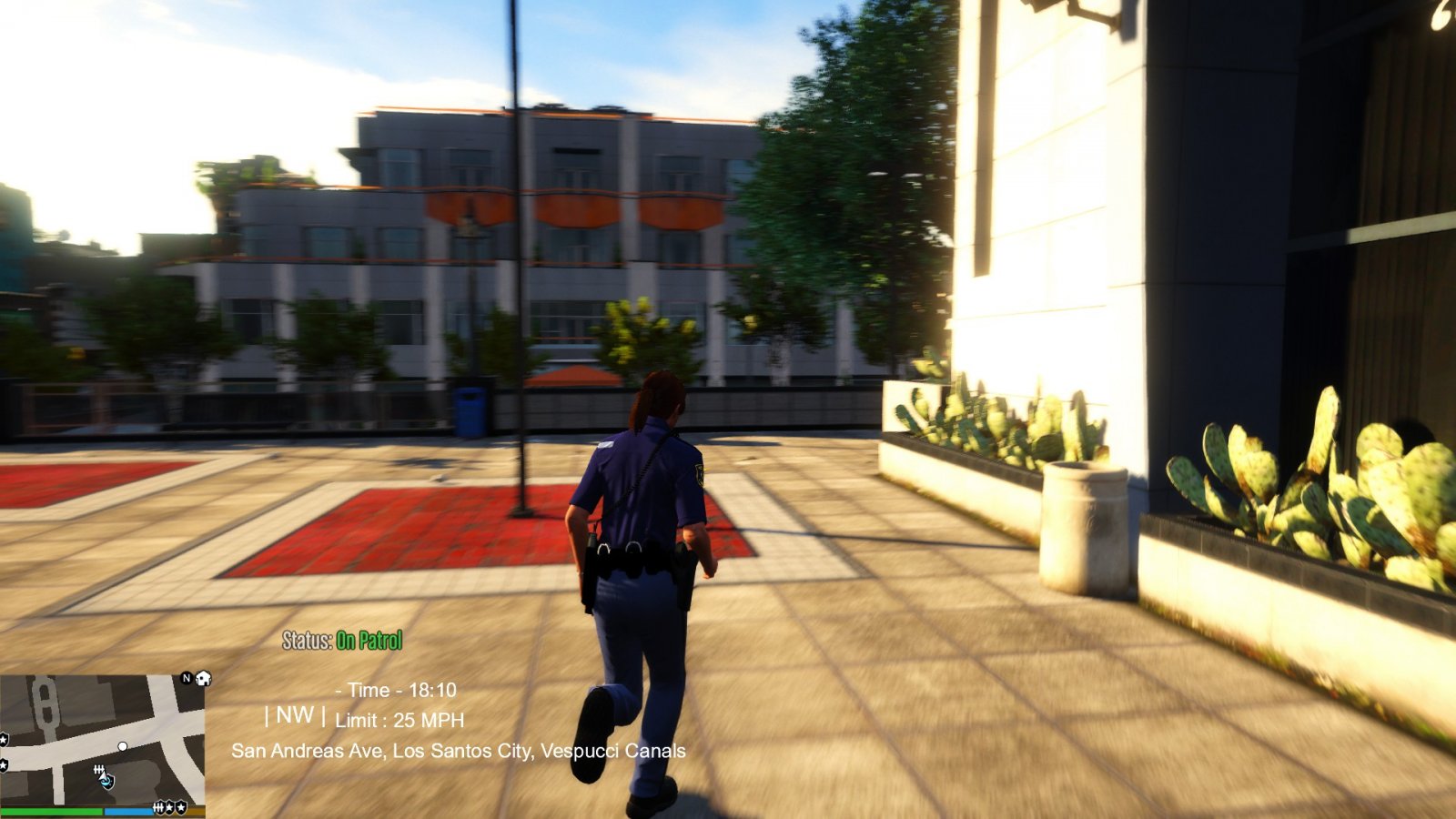Select the lower police badge blip on the minimap

(5, 764)
